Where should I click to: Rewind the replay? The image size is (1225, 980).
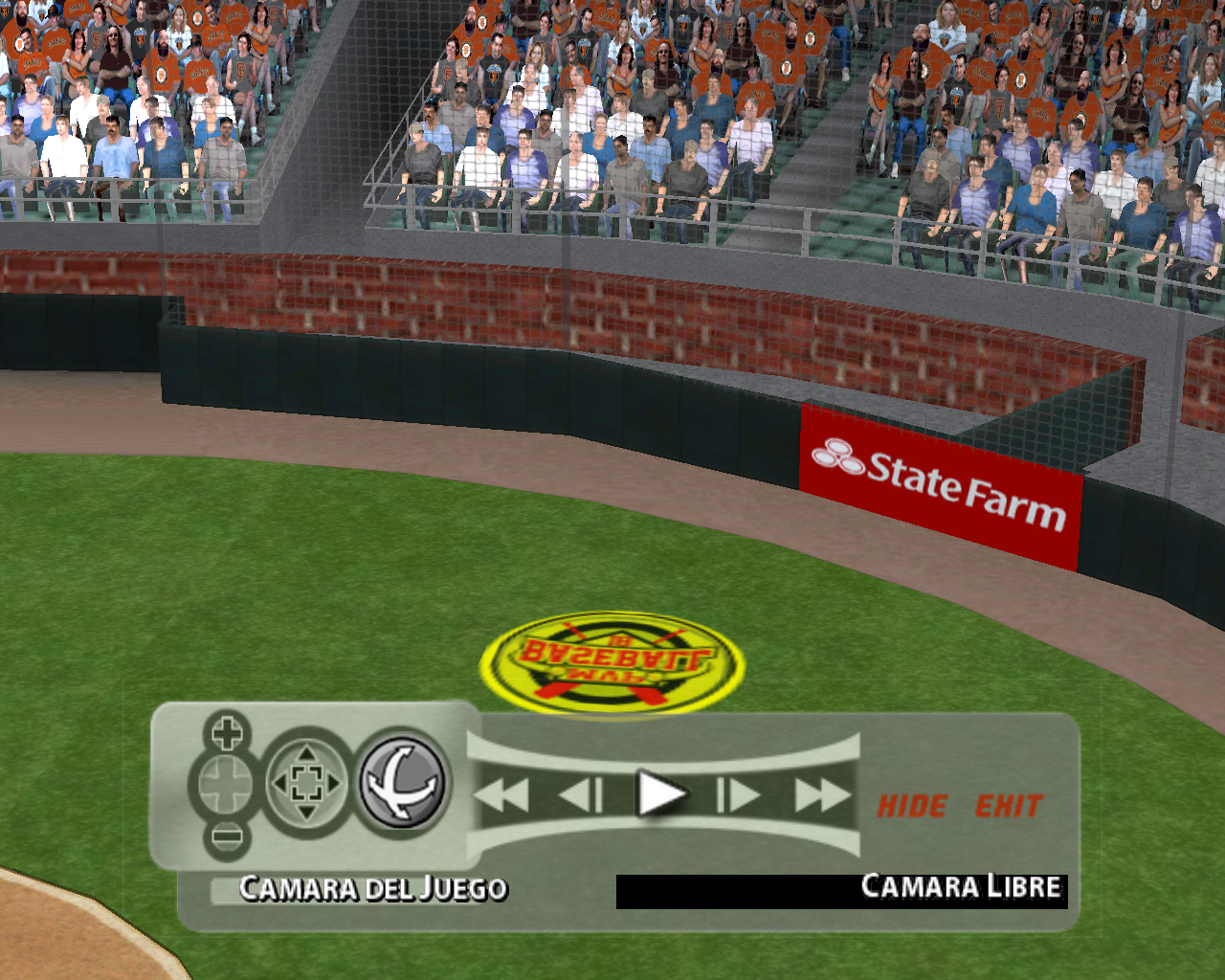tap(501, 795)
